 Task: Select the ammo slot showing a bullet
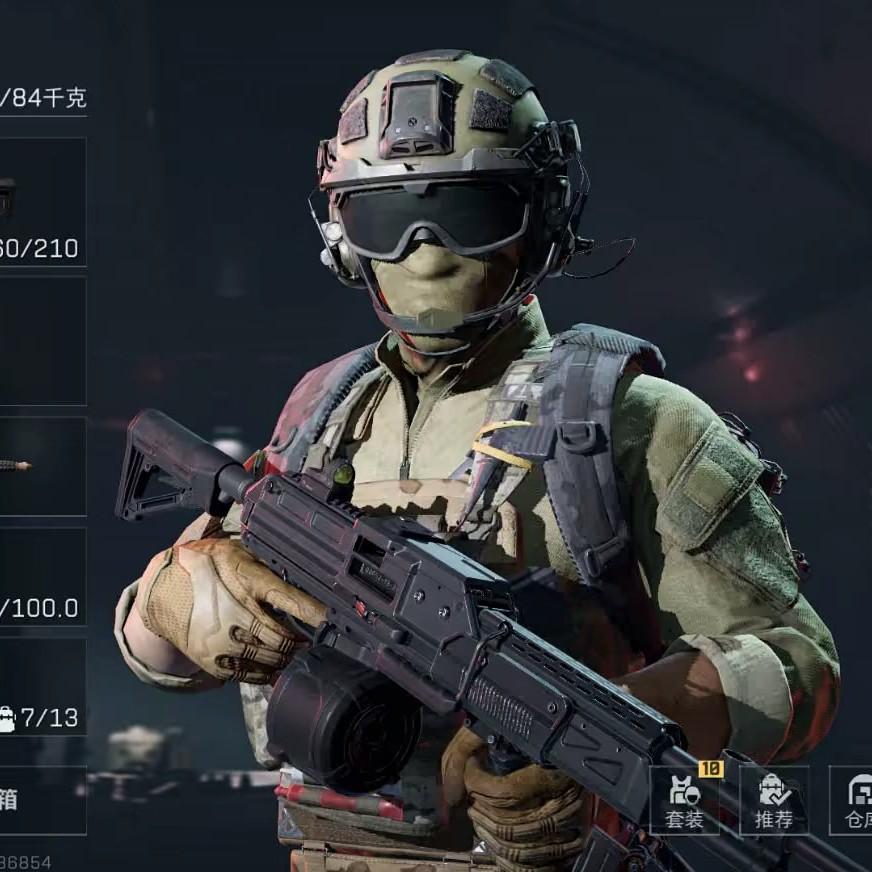40,466
